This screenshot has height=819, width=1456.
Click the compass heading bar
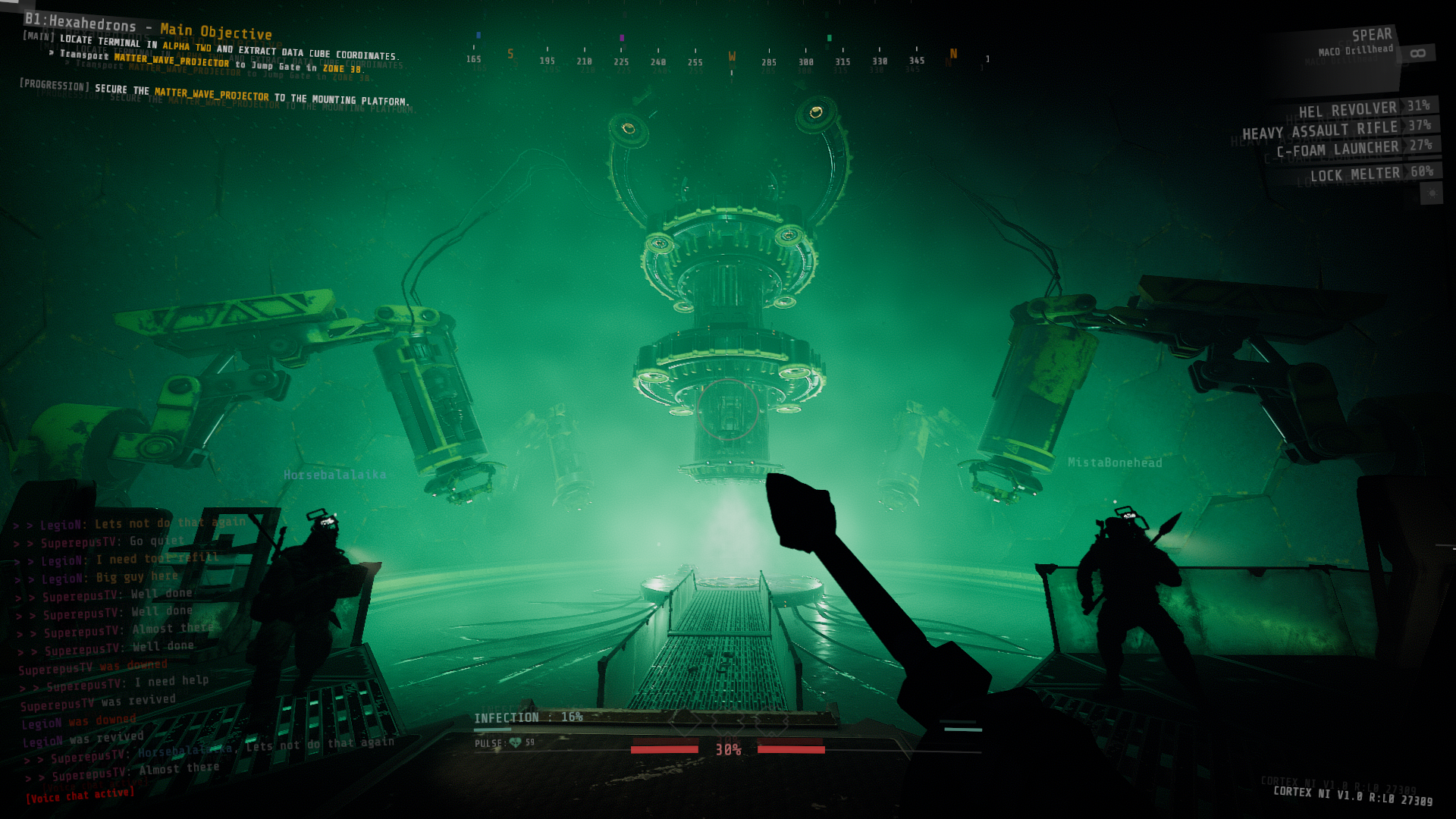[x=728, y=58]
